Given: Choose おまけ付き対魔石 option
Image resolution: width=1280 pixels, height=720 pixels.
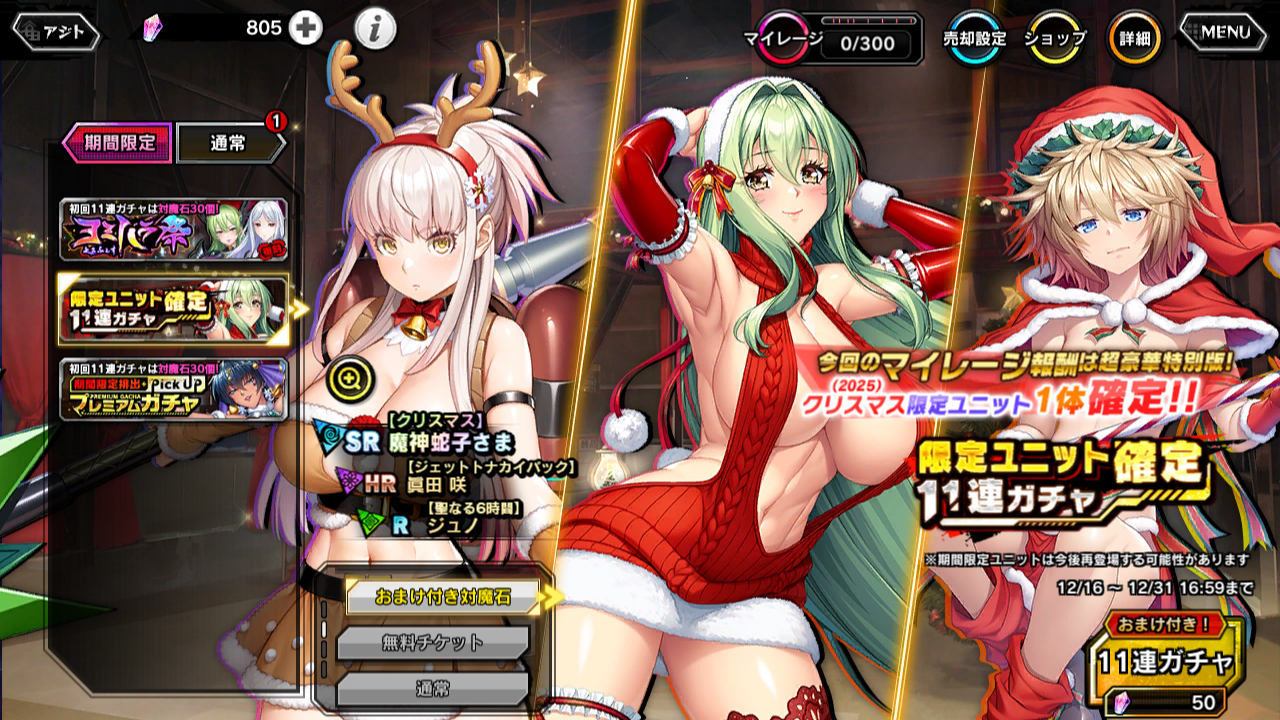Looking at the screenshot, I should (x=443, y=597).
